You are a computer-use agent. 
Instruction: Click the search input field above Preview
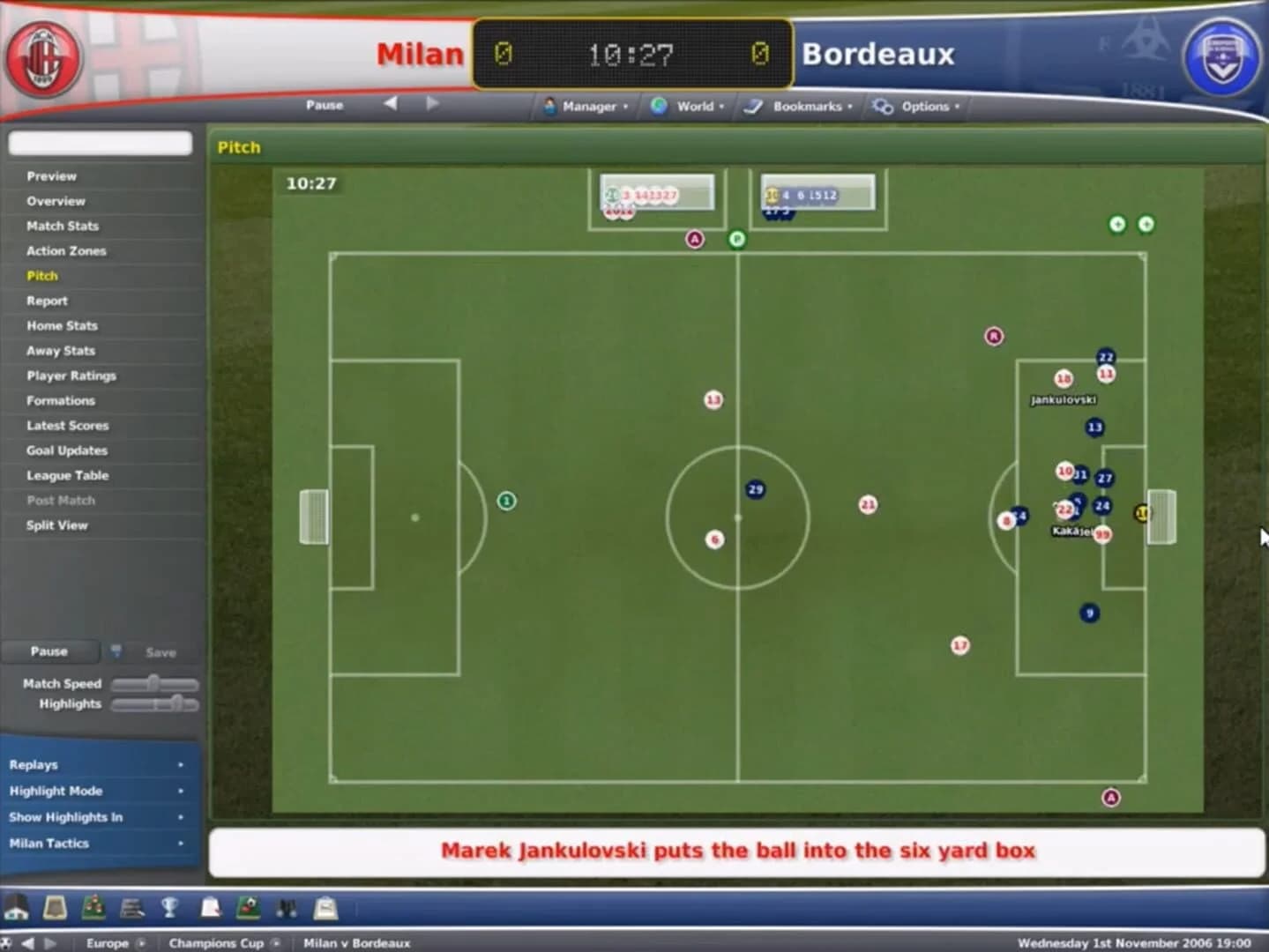100,143
